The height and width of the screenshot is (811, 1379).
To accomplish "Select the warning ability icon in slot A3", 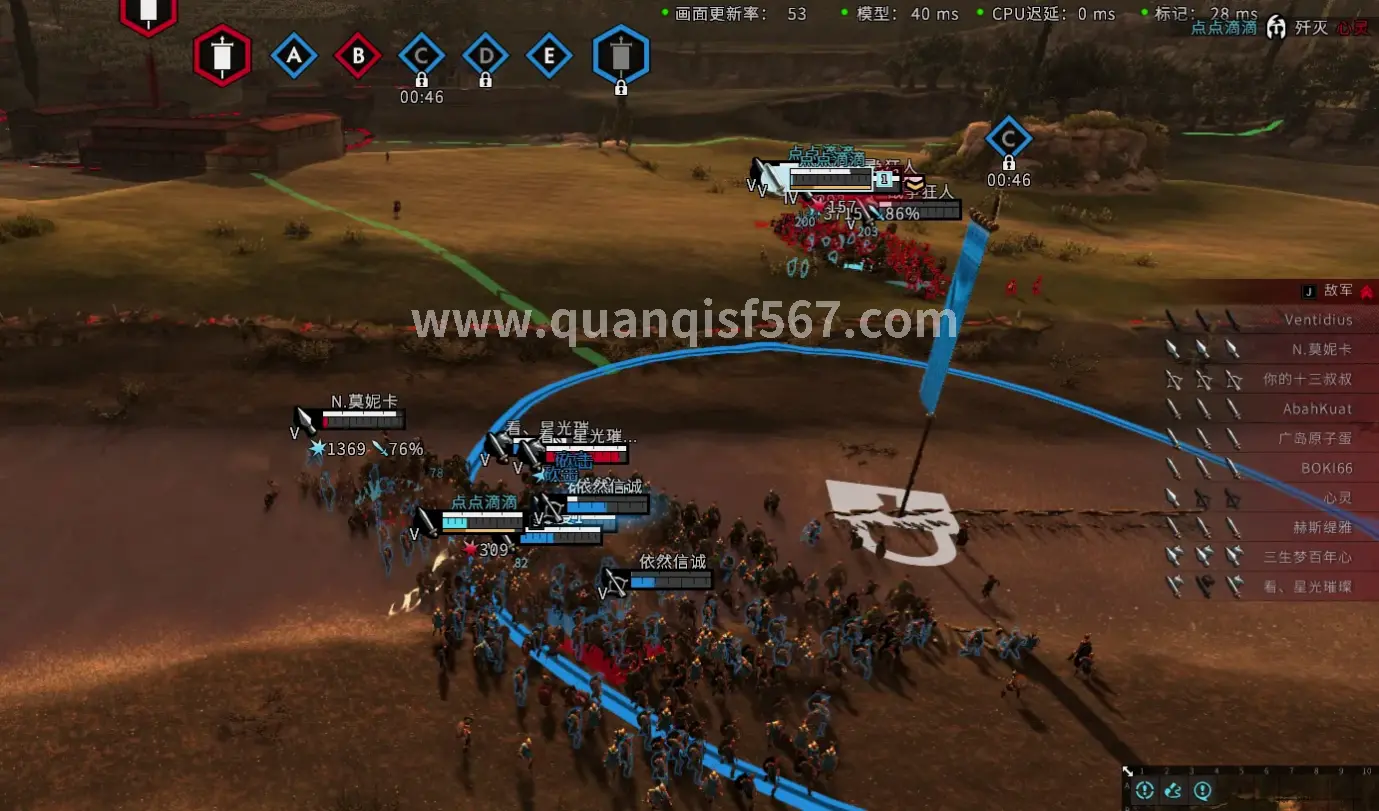I will pos(1204,789).
